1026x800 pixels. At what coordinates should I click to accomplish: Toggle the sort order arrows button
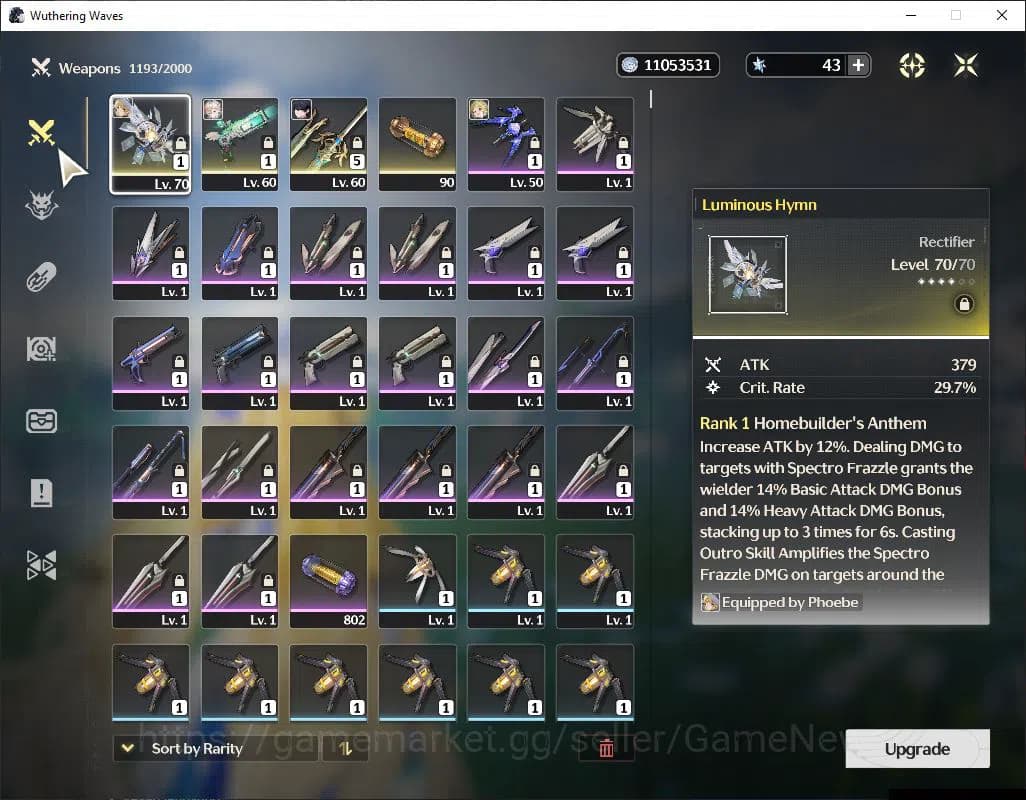[x=345, y=748]
